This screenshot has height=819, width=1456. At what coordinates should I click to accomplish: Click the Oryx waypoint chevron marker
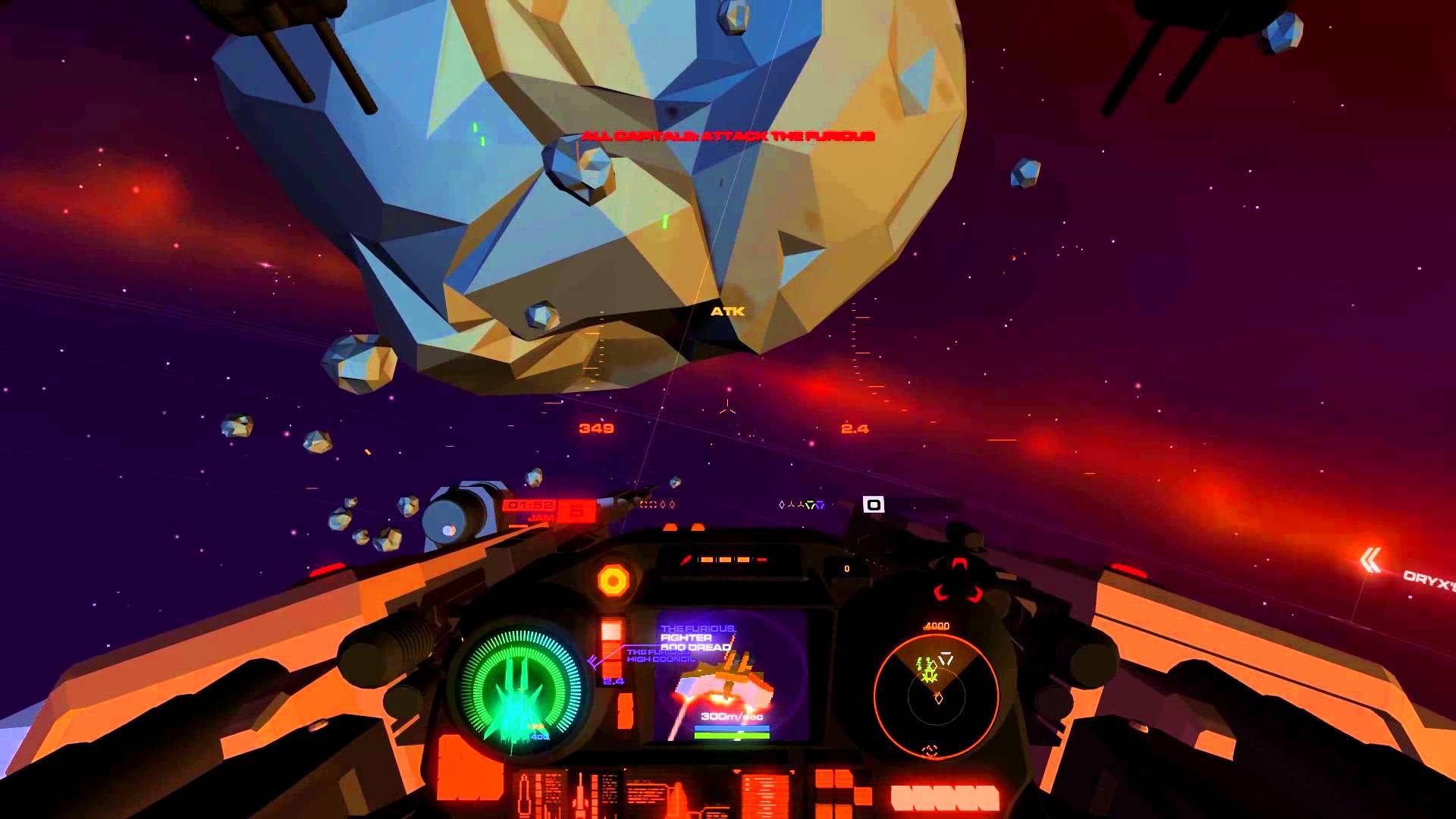click(1370, 561)
